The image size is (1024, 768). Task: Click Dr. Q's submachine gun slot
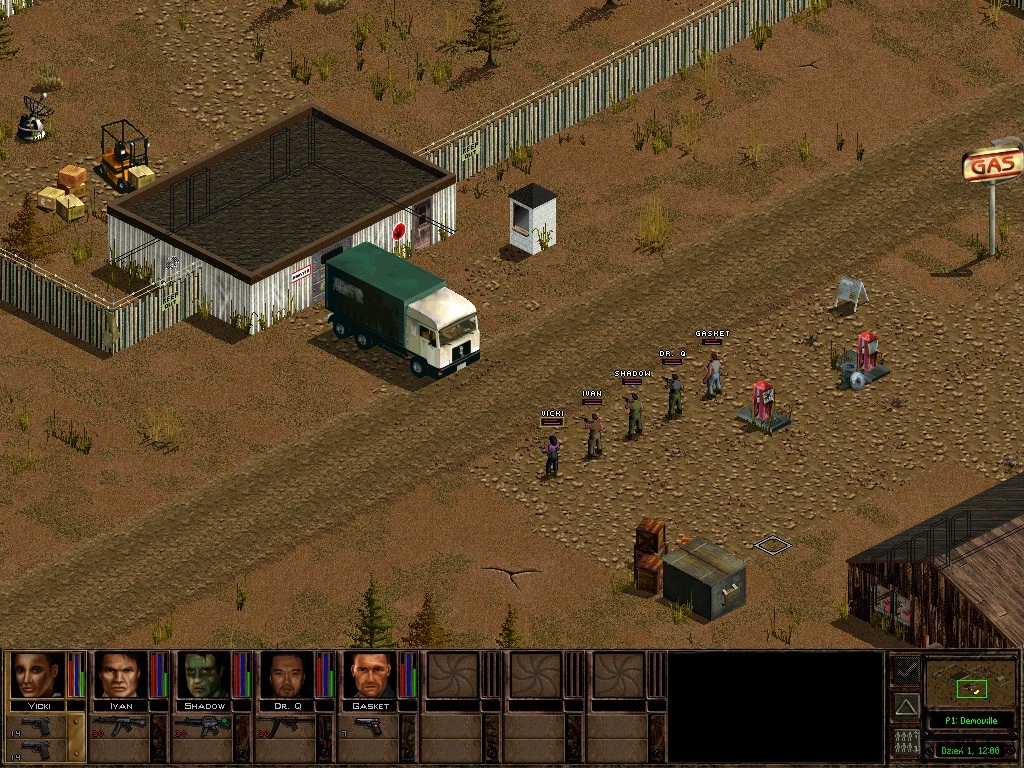[x=286, y=726]
